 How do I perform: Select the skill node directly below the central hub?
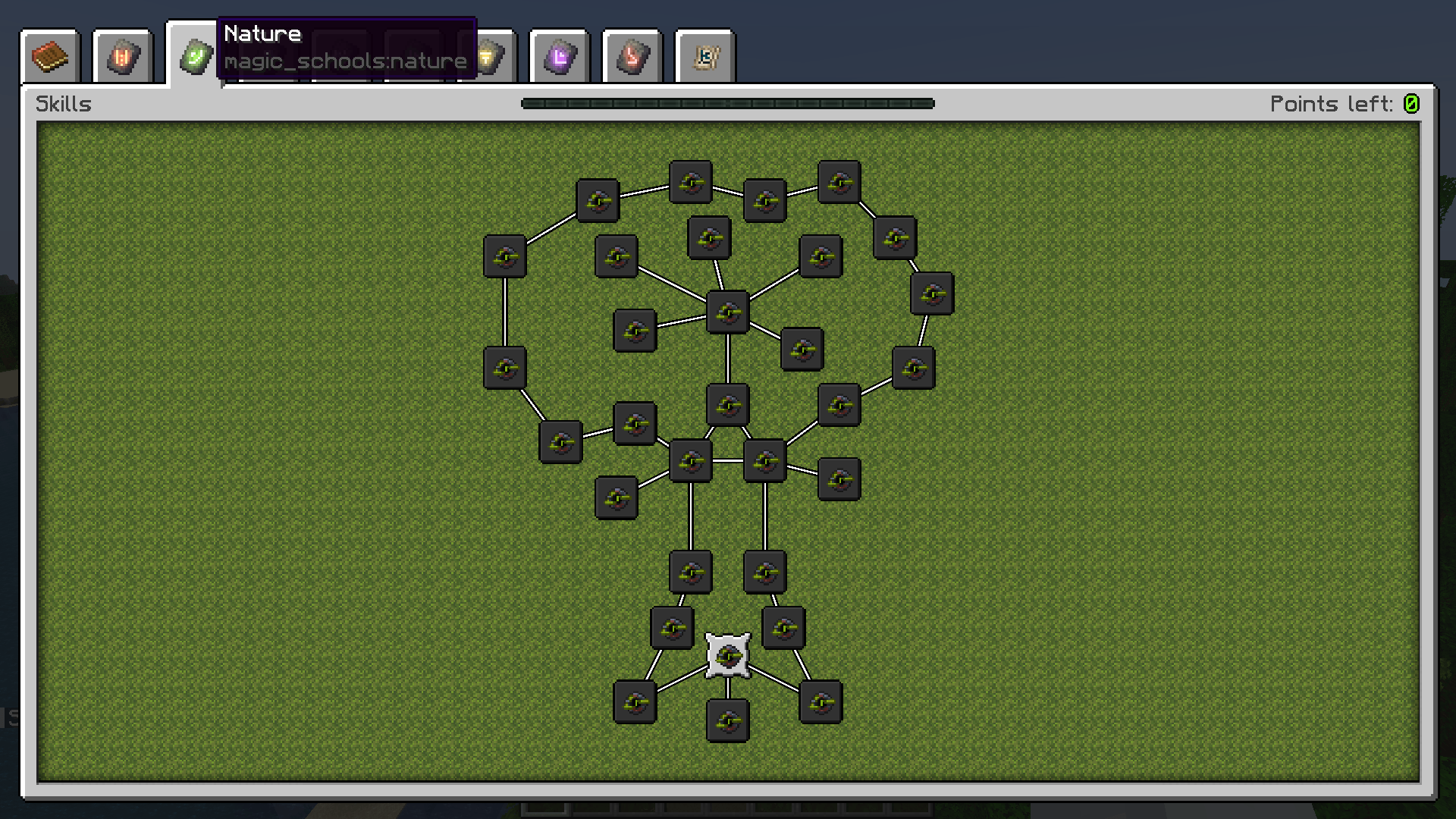[x=726, y=403]
